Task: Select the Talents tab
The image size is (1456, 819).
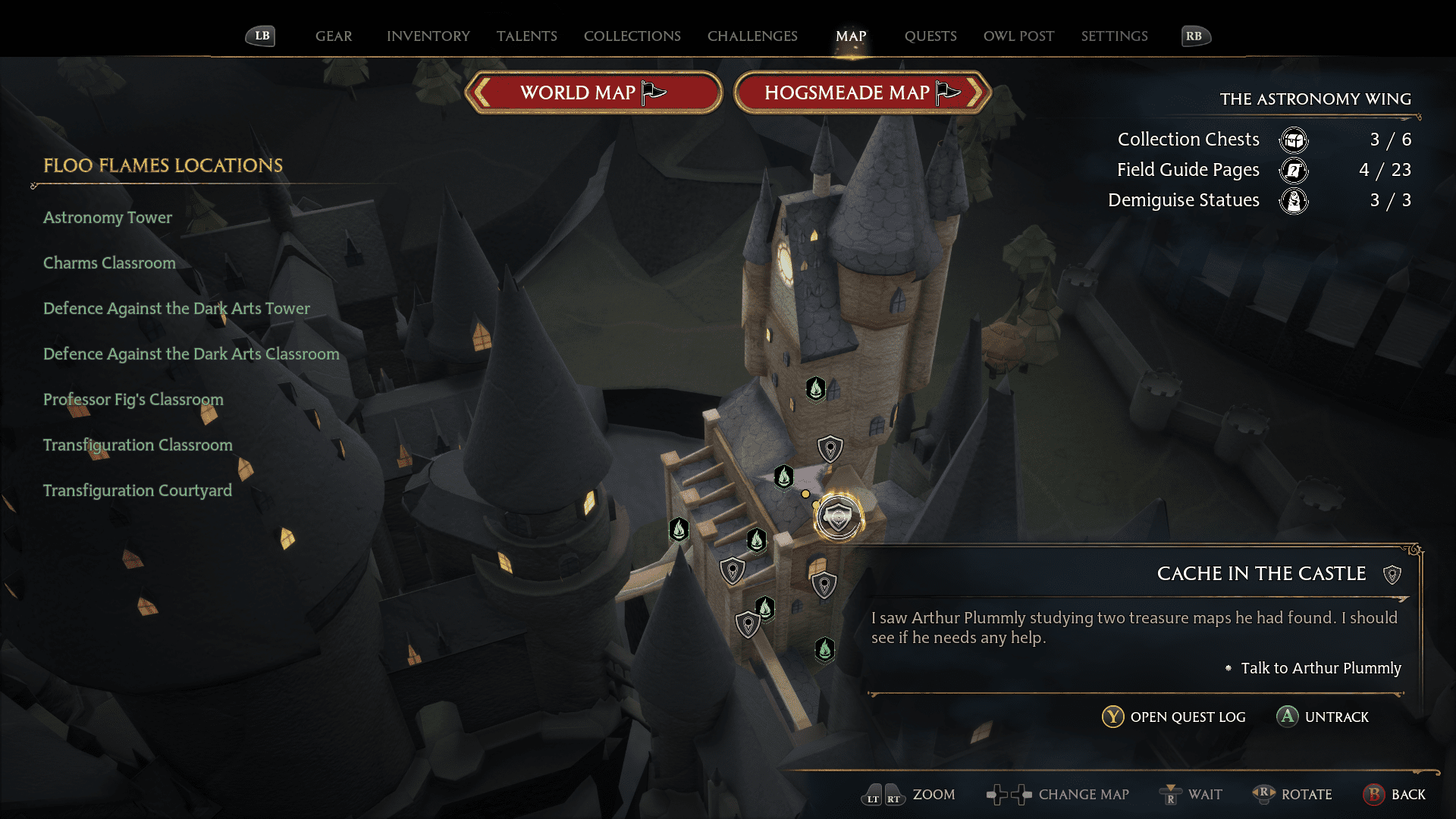Action: [527, 36]
